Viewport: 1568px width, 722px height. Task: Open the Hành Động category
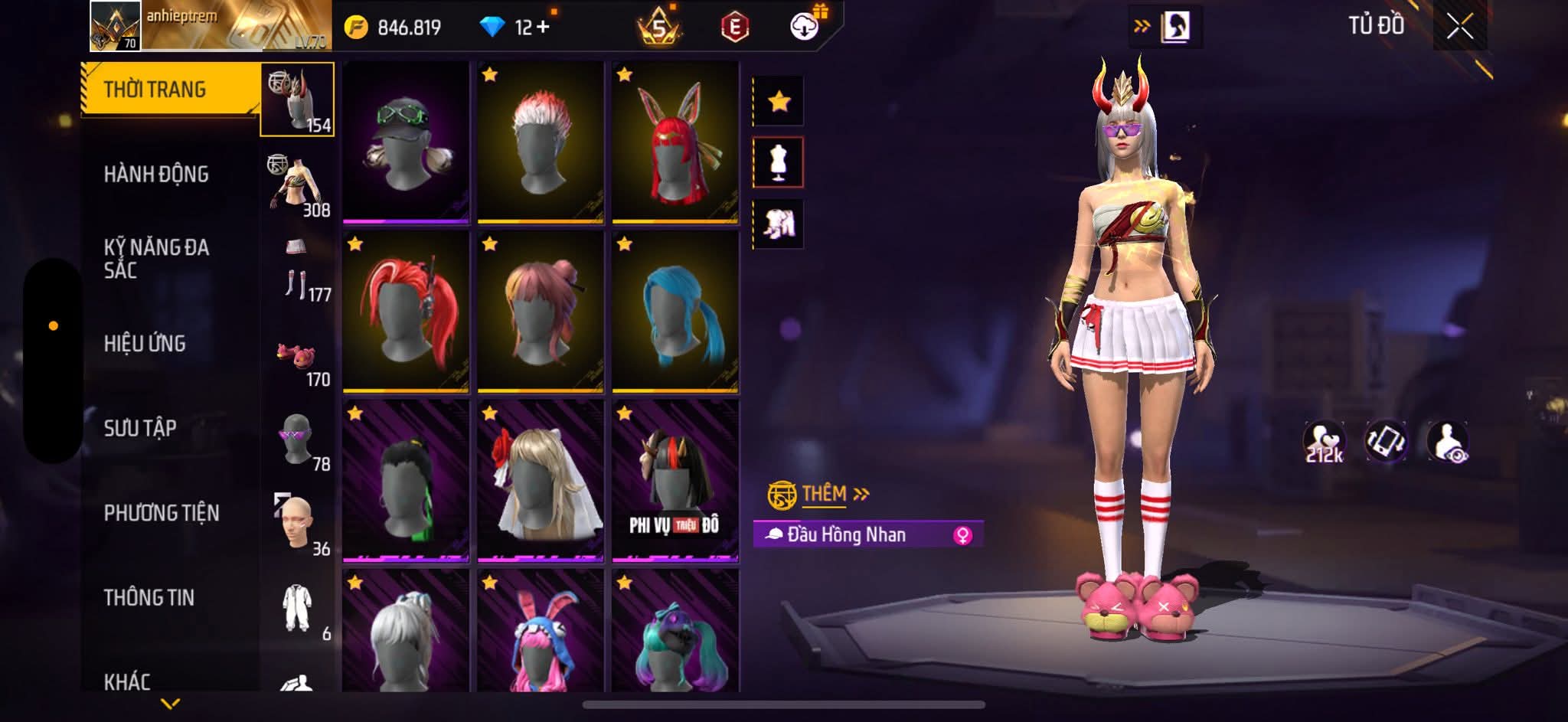(156, 175)
